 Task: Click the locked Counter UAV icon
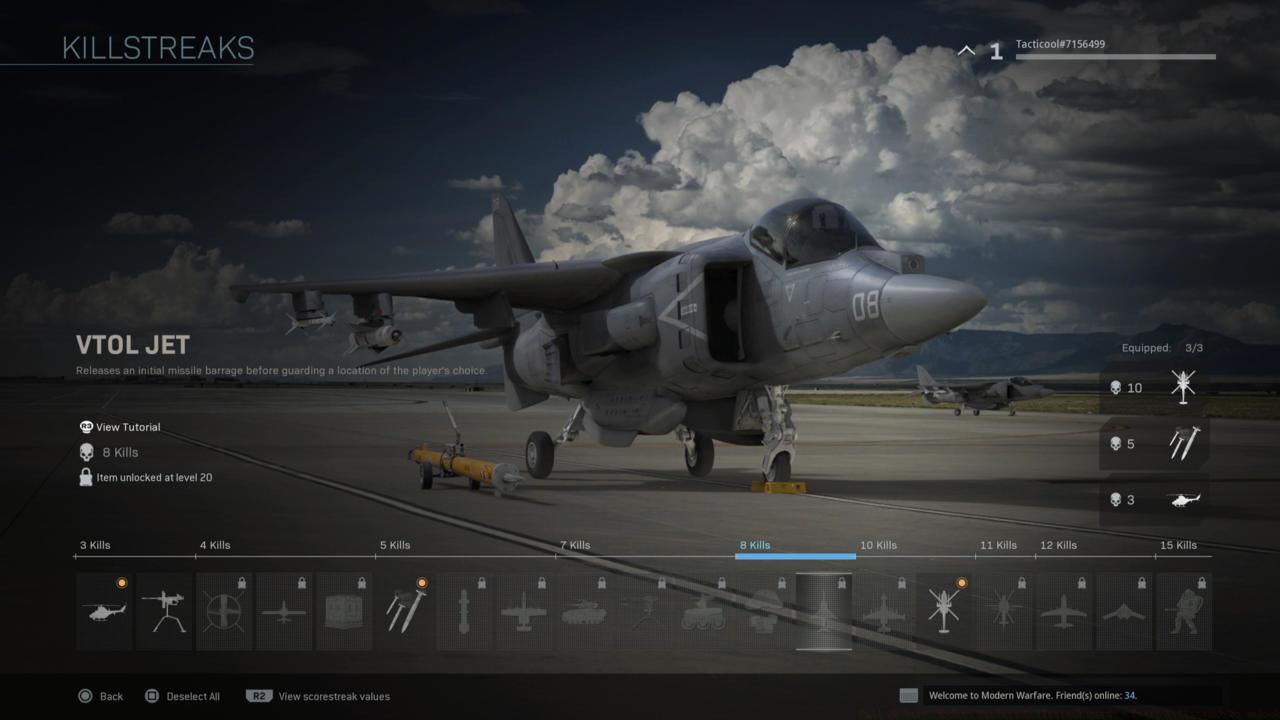(224, 610)
